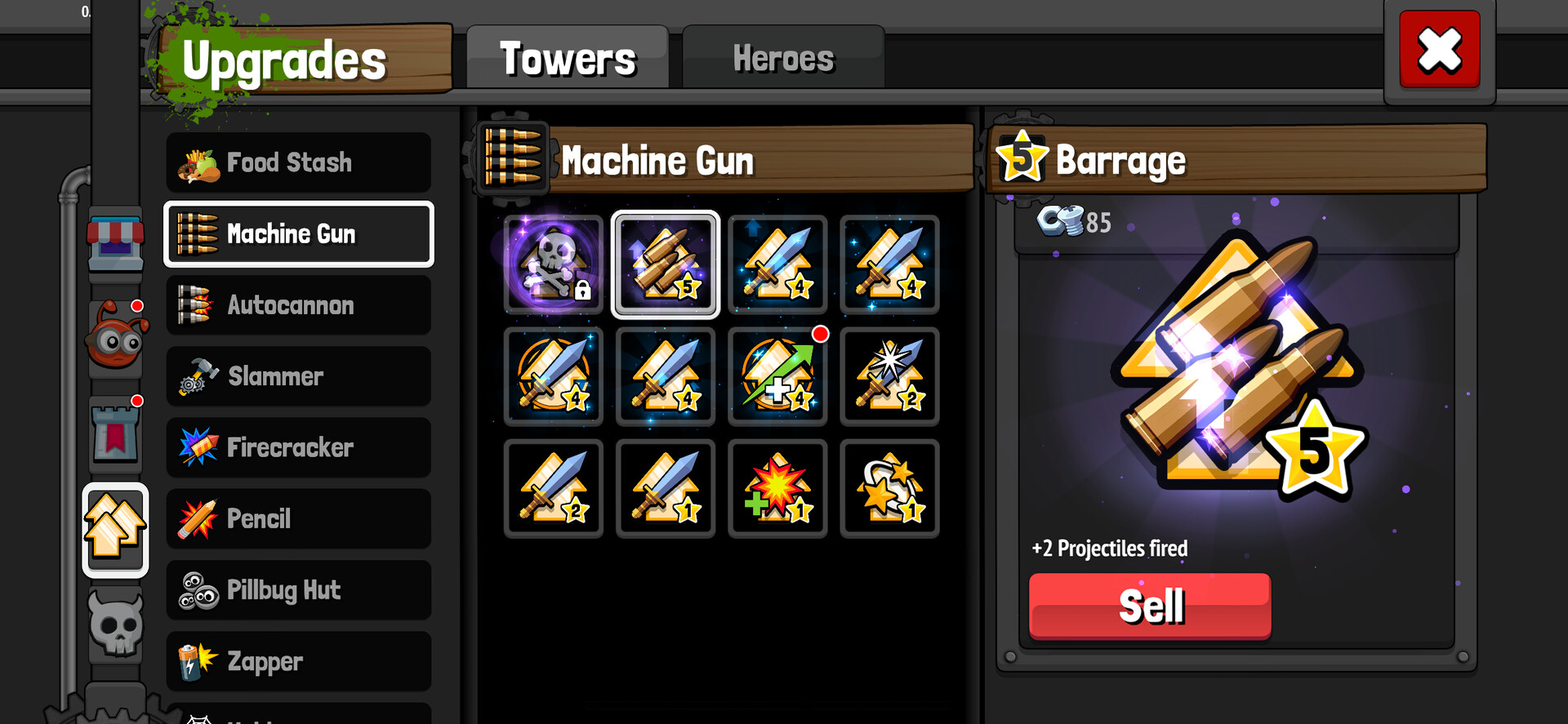Viewport: 1568px width, 724px height.
Task: Select the Pillbug Hut category
Action: (x=298, y=590)
